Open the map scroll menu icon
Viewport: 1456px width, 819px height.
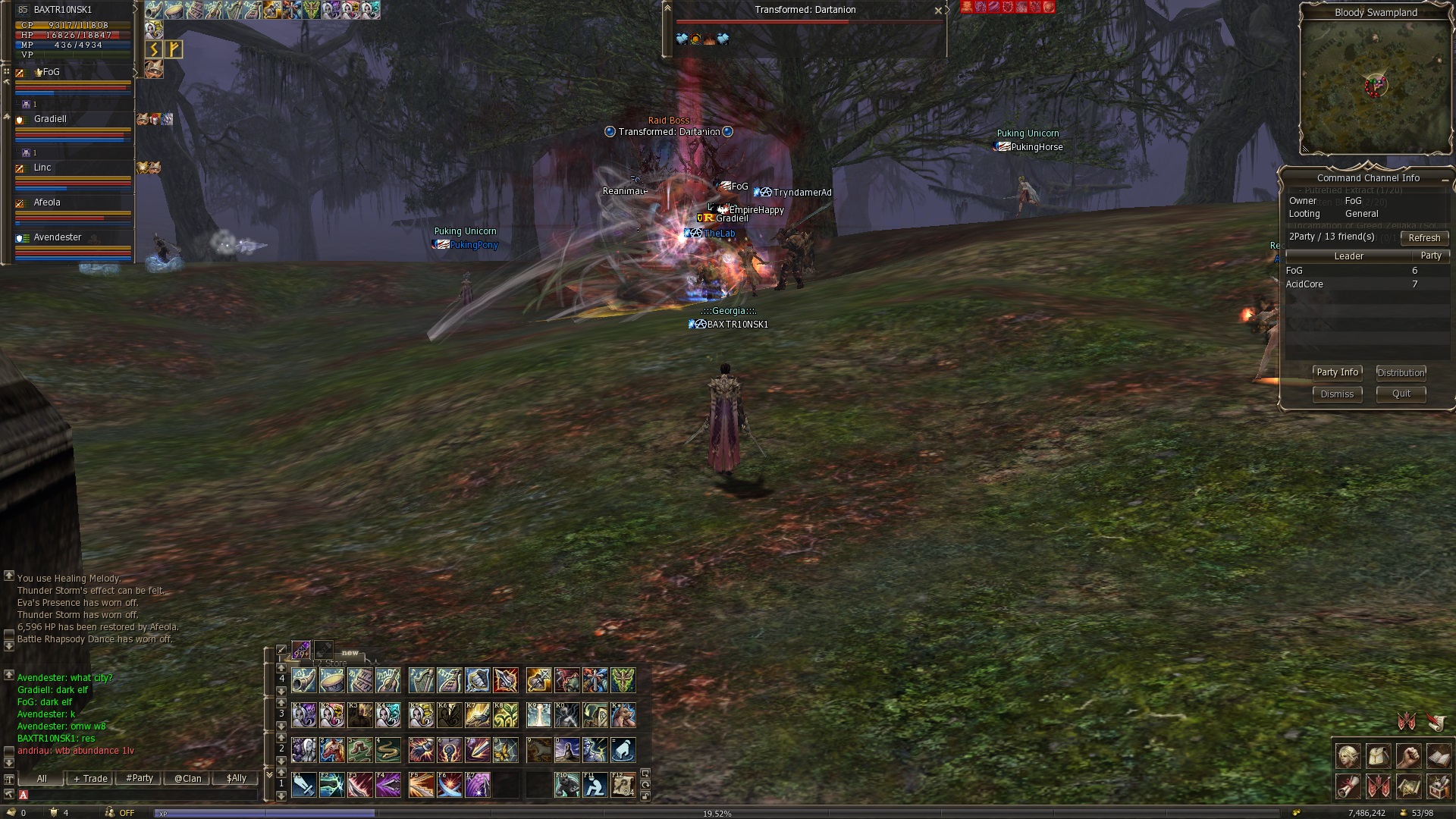pos(1408,787)
